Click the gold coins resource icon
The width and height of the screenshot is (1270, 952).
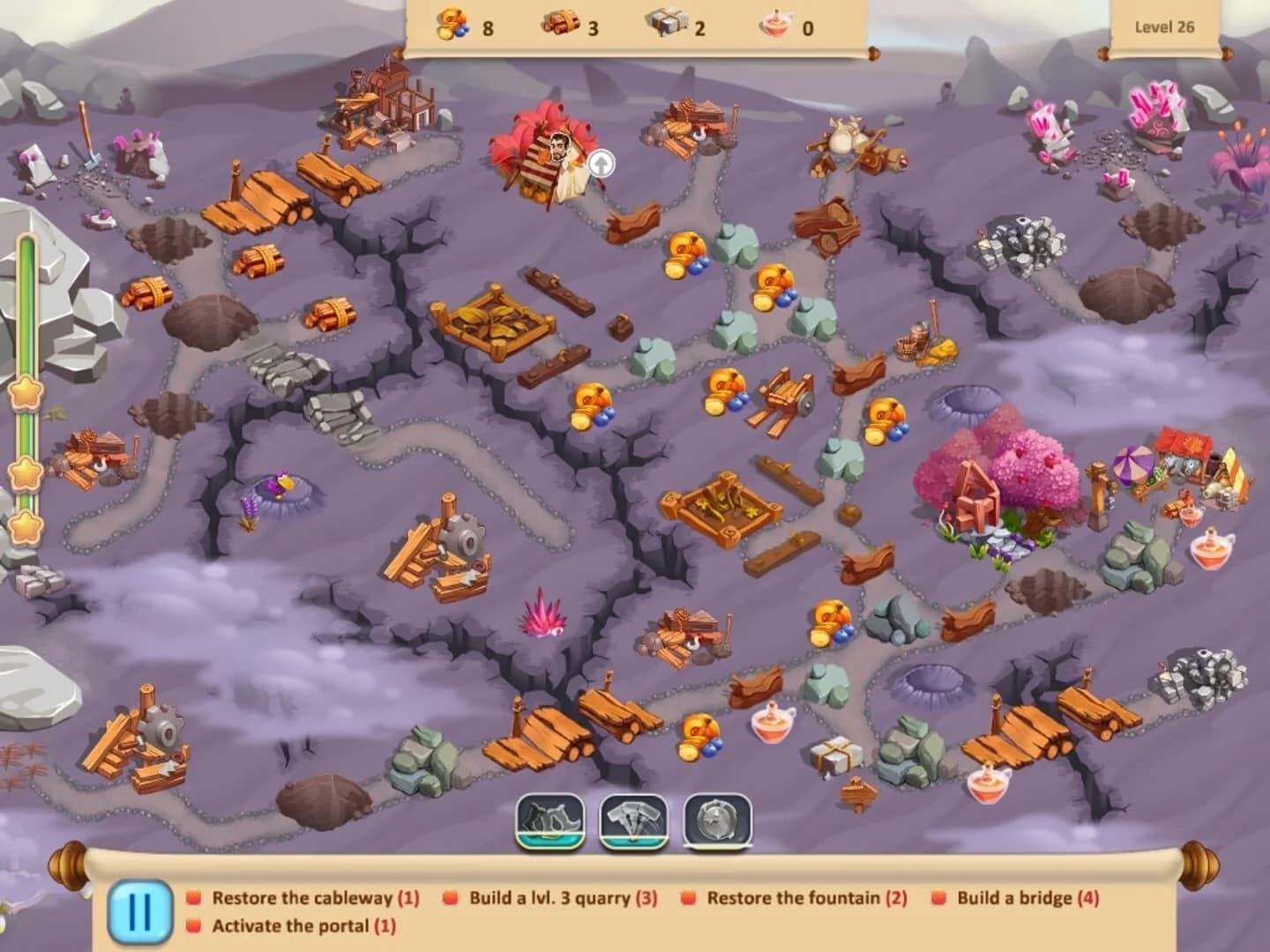(452, 24)
